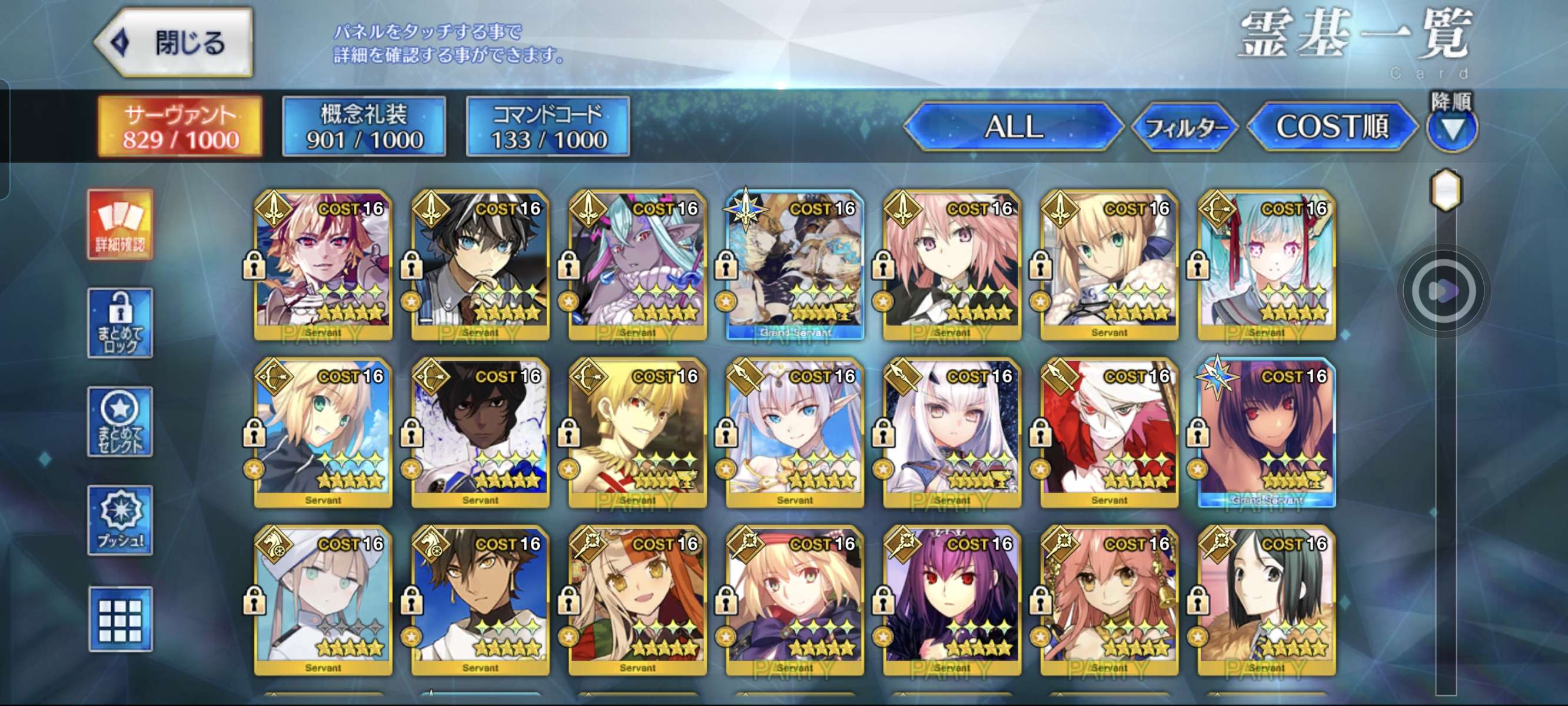The width and height of the screenshot is (1568, 706).
Task: Switch the grid layout view icon
Action: (x=120, y=619)
